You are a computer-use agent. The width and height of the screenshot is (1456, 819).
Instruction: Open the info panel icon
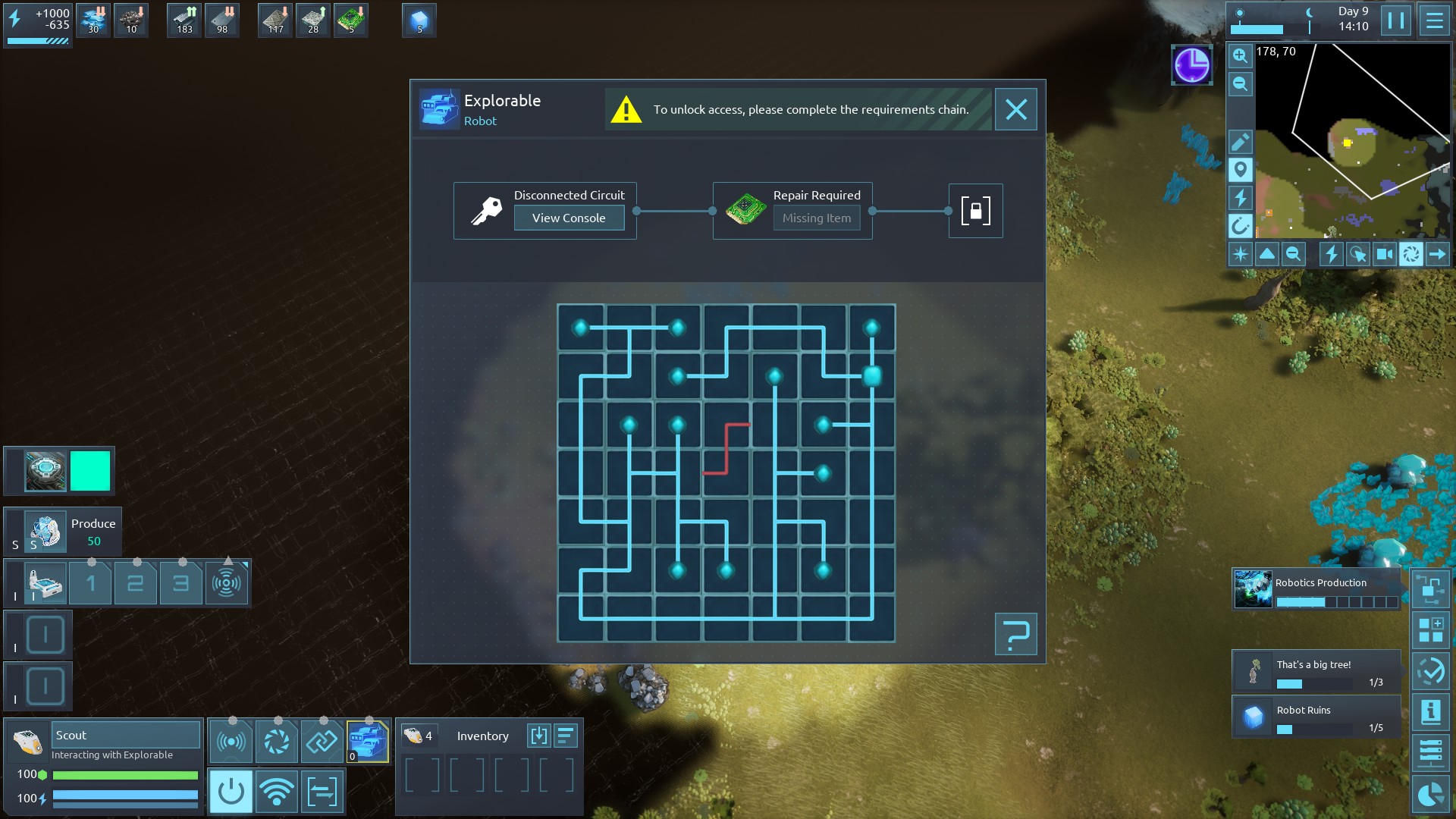click(1431, 711)
